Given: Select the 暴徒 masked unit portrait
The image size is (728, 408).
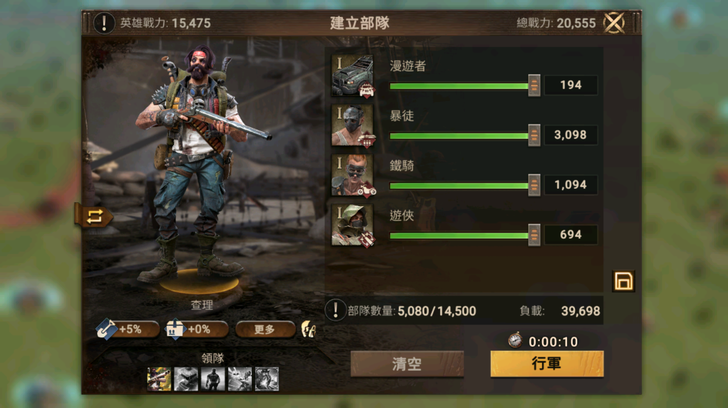Looking at the screenshot, I should coord(352,126).
